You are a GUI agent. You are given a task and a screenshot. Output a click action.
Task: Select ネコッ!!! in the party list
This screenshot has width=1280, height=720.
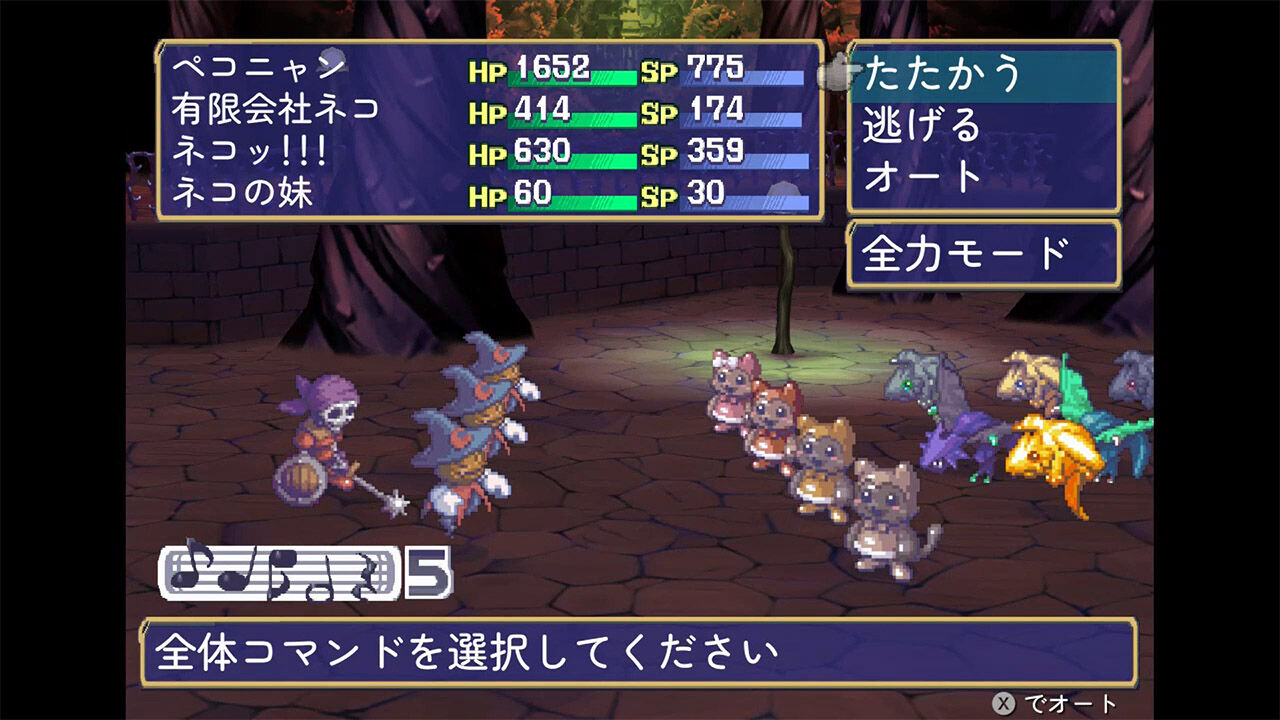pos(252,147)
